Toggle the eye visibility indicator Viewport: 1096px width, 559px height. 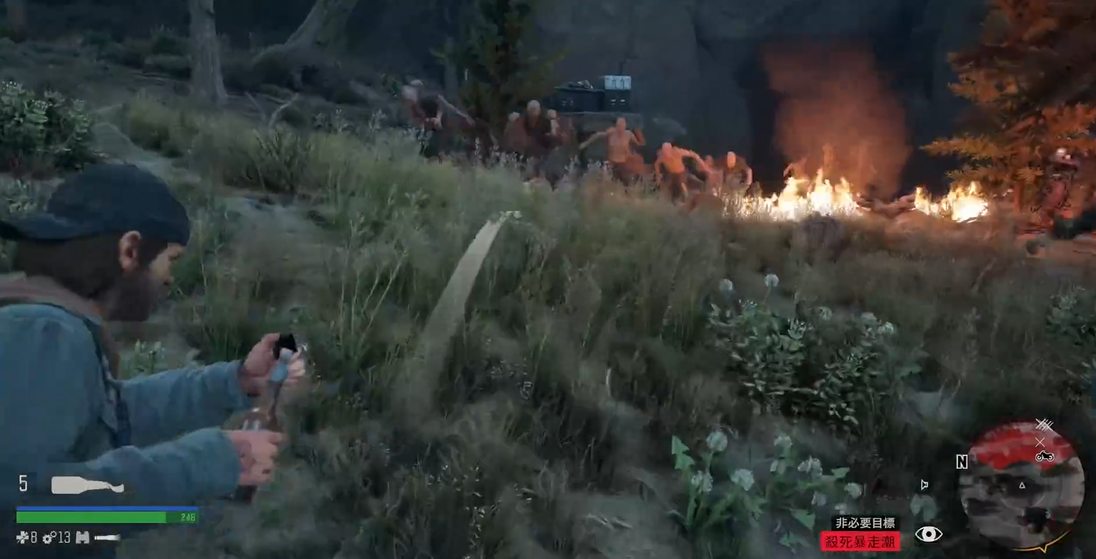click(x=928, y=534)
